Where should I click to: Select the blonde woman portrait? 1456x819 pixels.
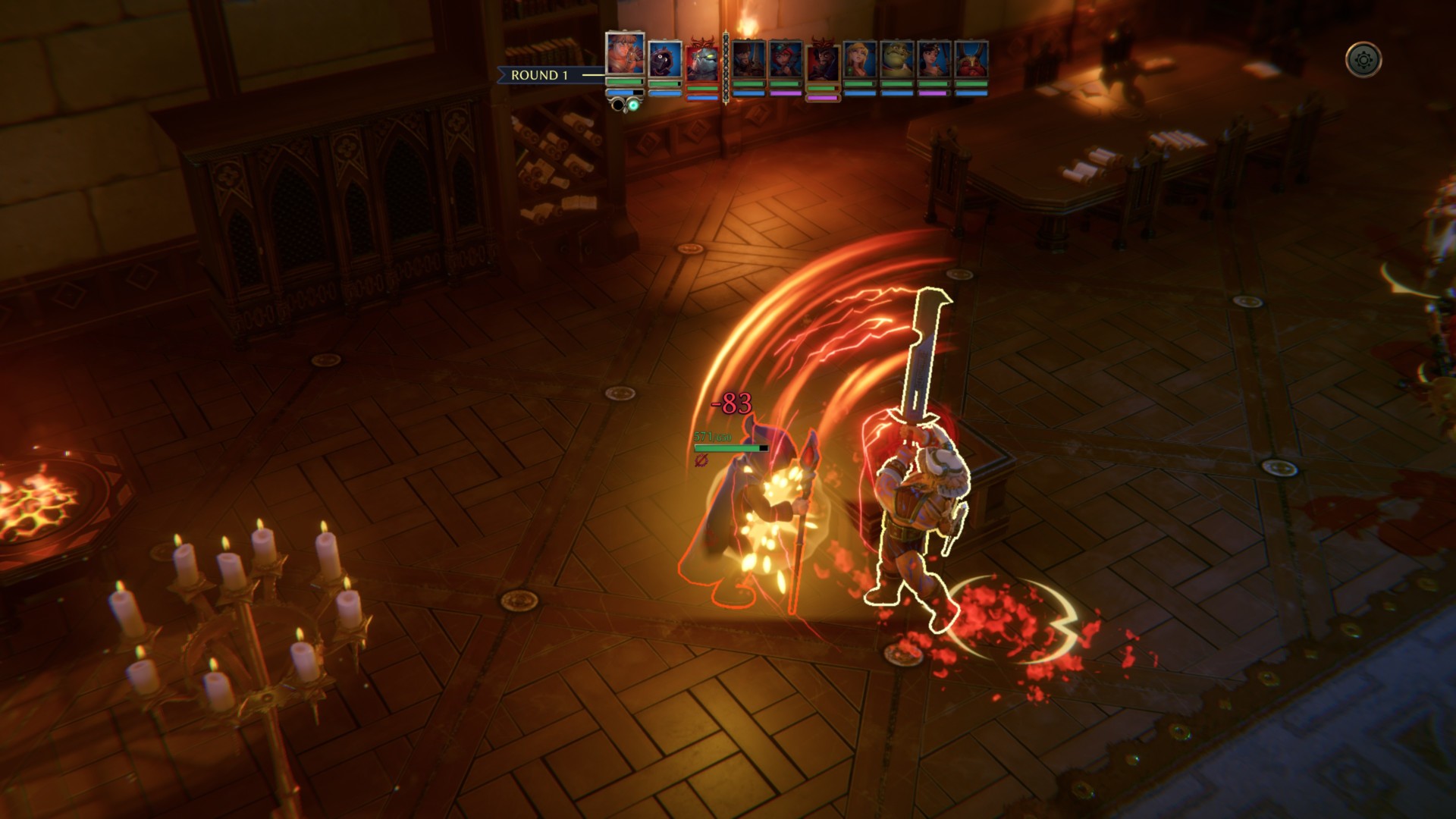pyautogui.click(x=860, y=61)
